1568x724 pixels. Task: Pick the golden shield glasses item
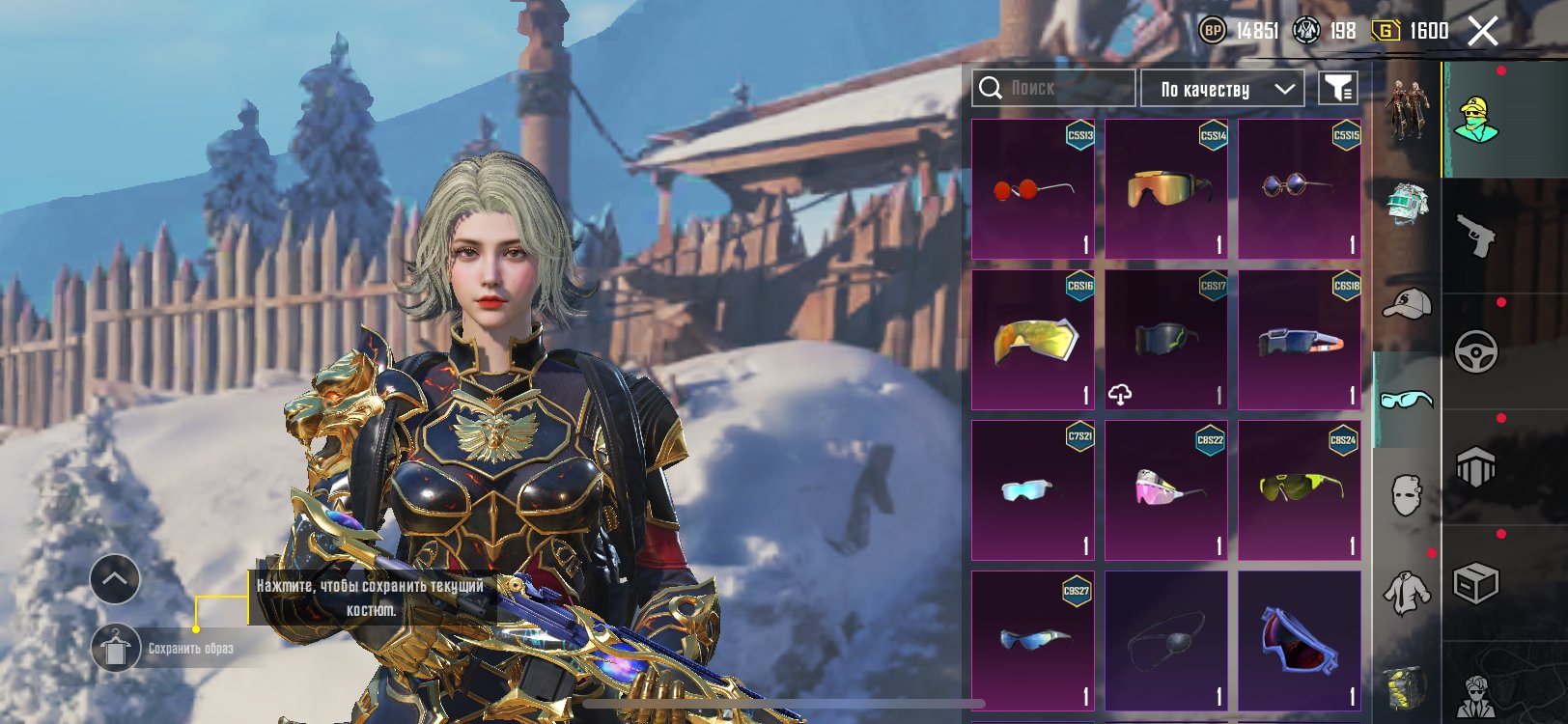[1033, 340]
